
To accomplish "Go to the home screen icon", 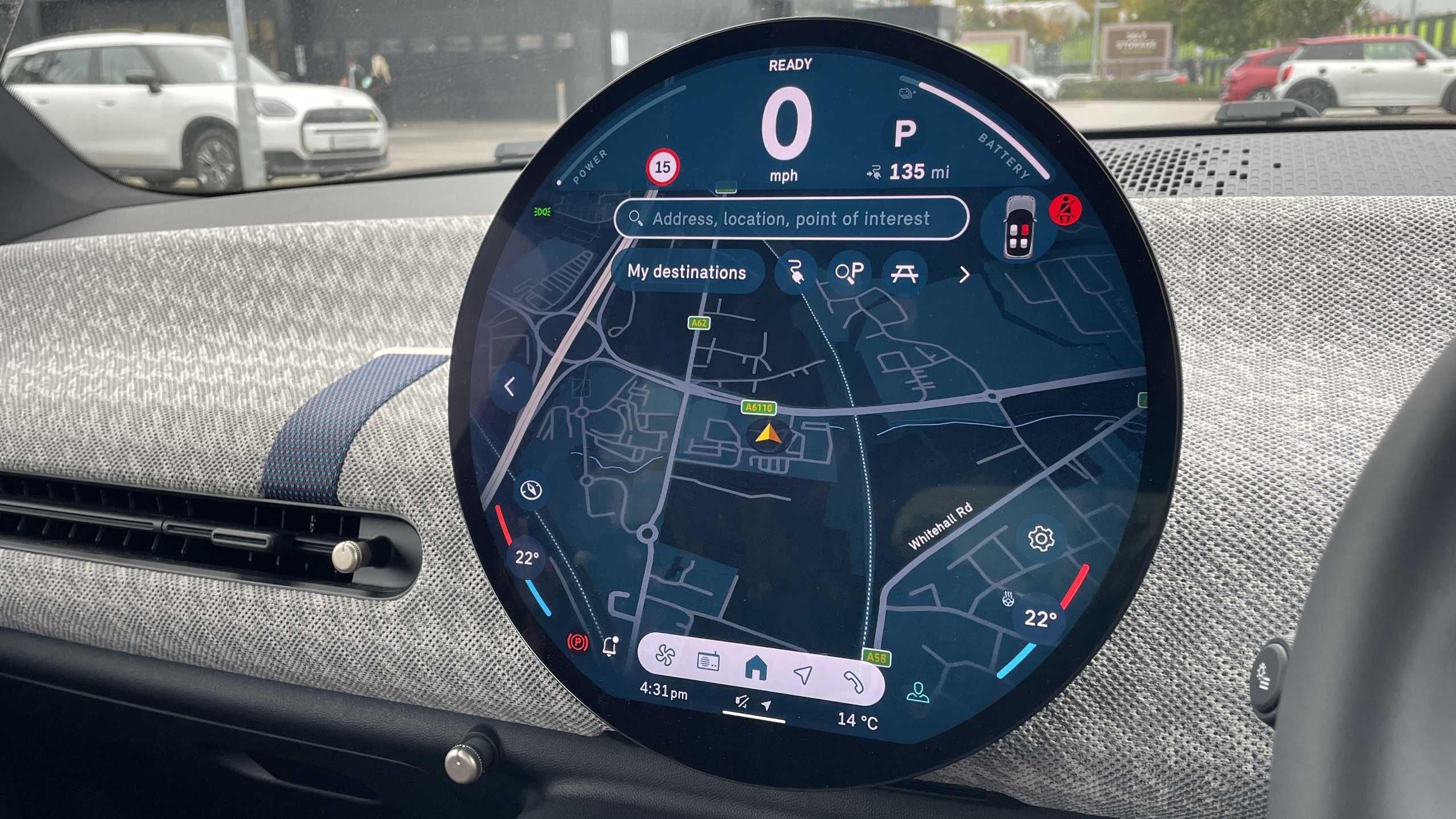I will [x=756, y=668].
